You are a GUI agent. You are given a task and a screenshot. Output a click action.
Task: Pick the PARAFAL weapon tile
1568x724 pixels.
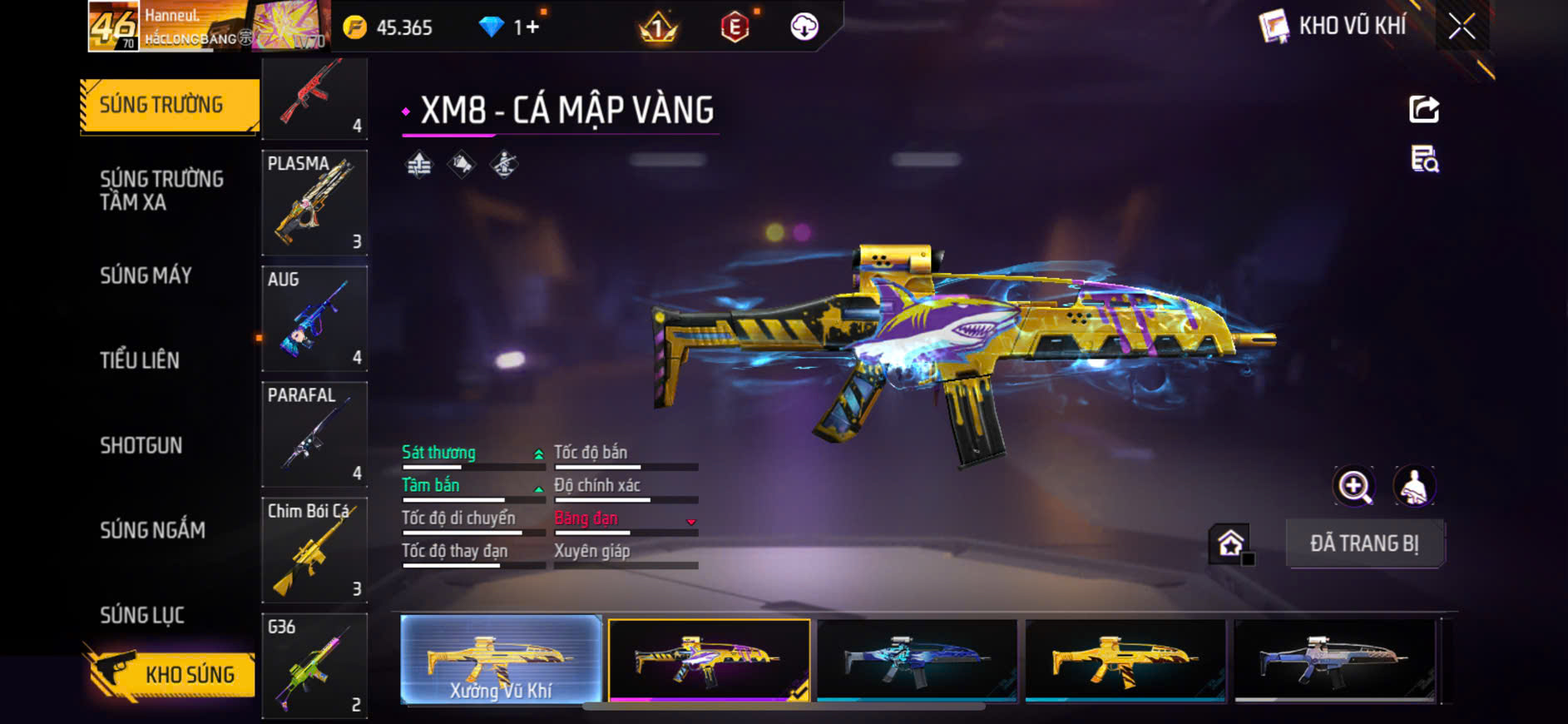coord(314,434)
